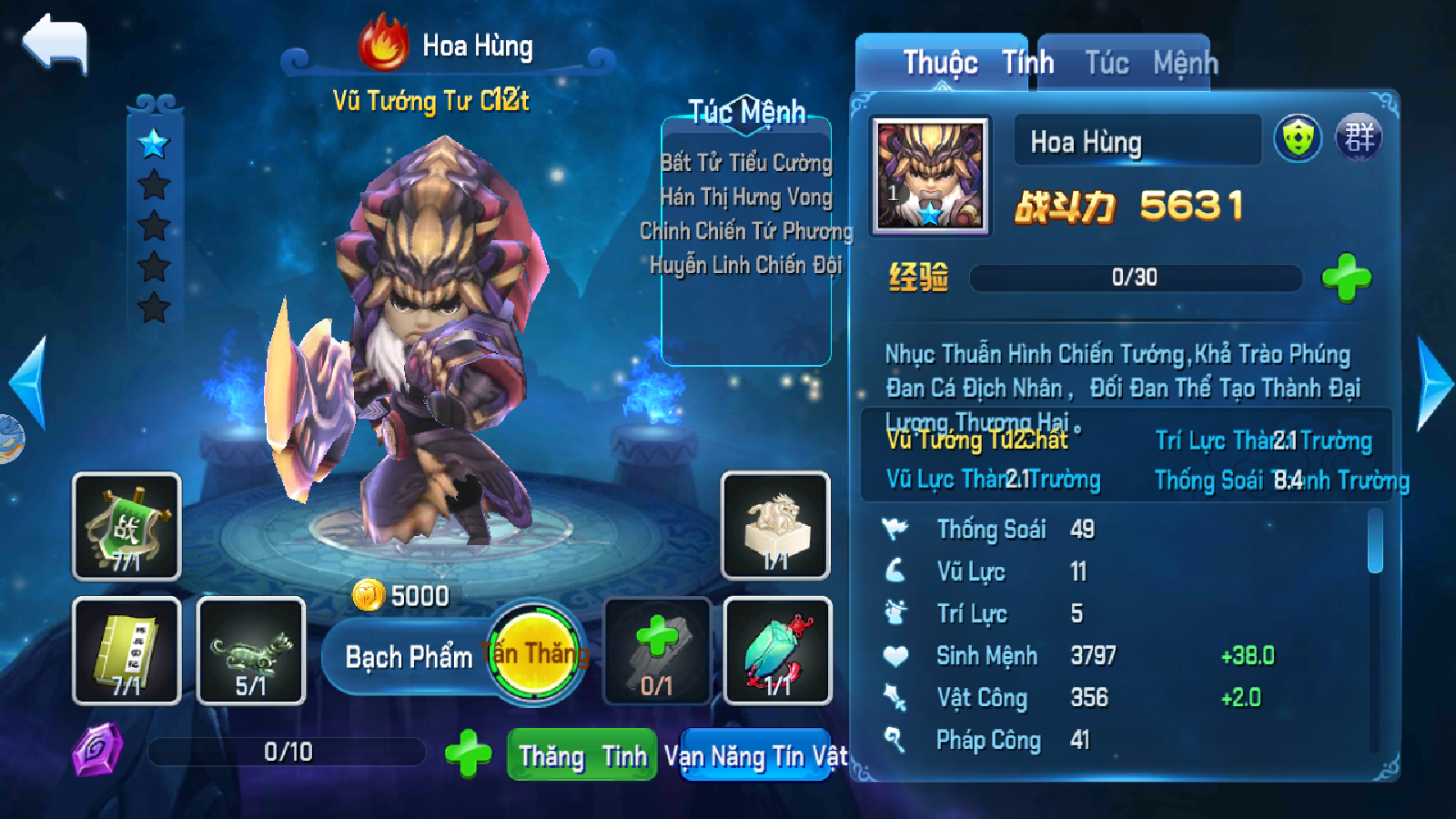Select the yellow book equipment slot

point(126,651)
